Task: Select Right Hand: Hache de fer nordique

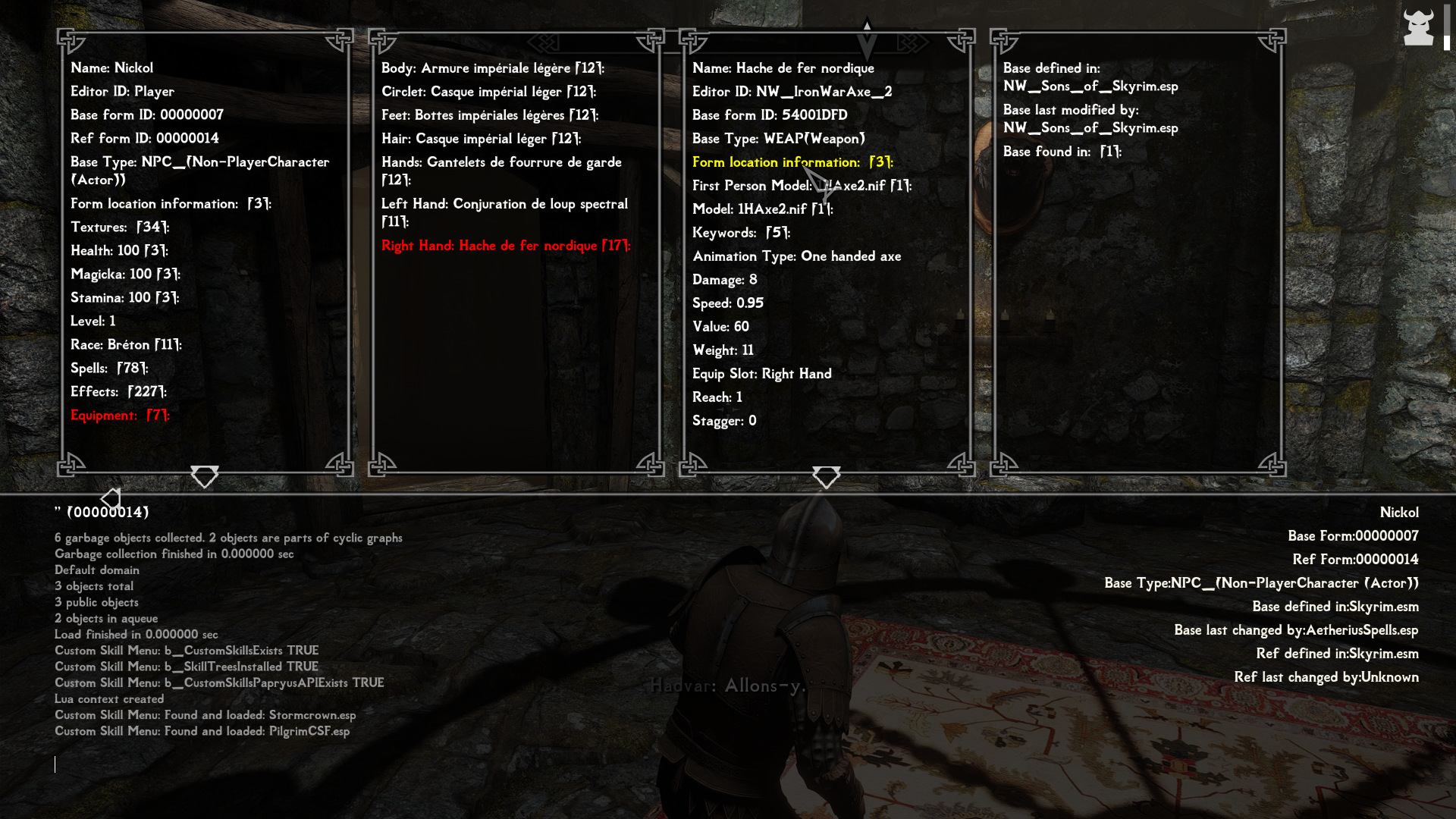Action: point(506,246)
